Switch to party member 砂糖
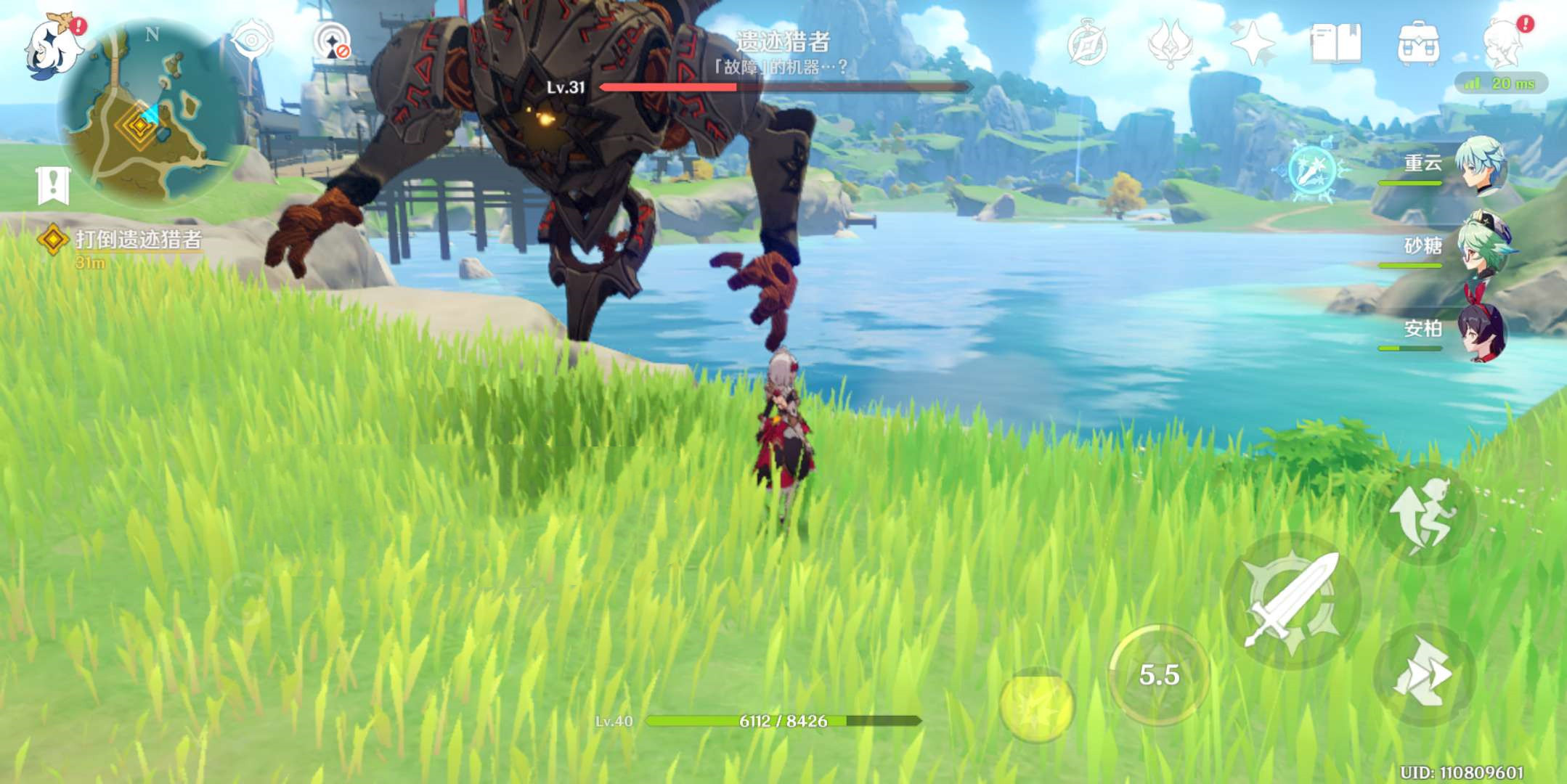Viewport: 1567px width, 784px height. tap(1478, 247)
